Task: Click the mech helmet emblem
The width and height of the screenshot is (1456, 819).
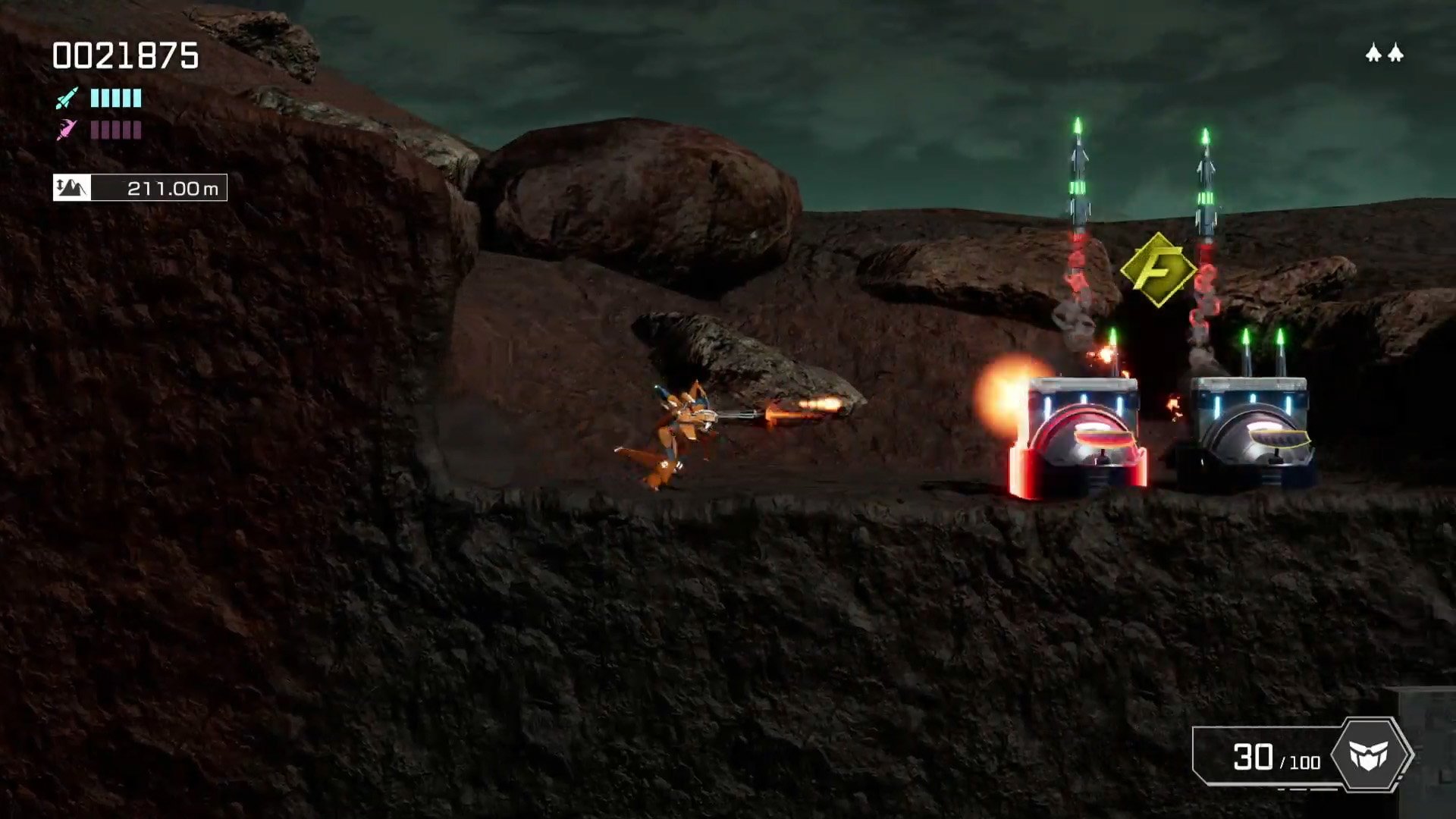Action: [x=1370, y=755]
